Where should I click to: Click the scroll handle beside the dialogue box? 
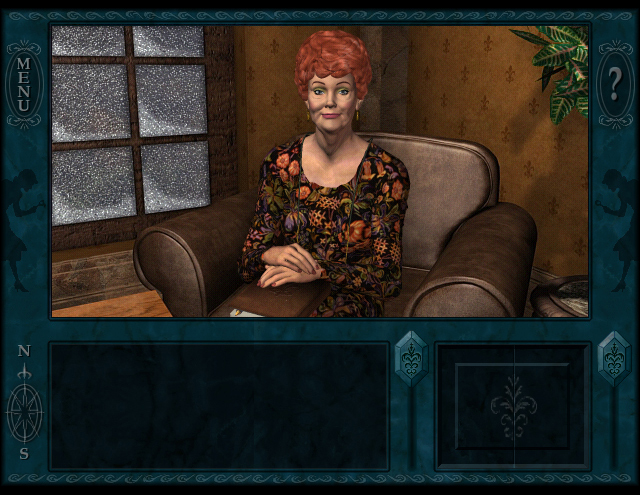point(411,358)
